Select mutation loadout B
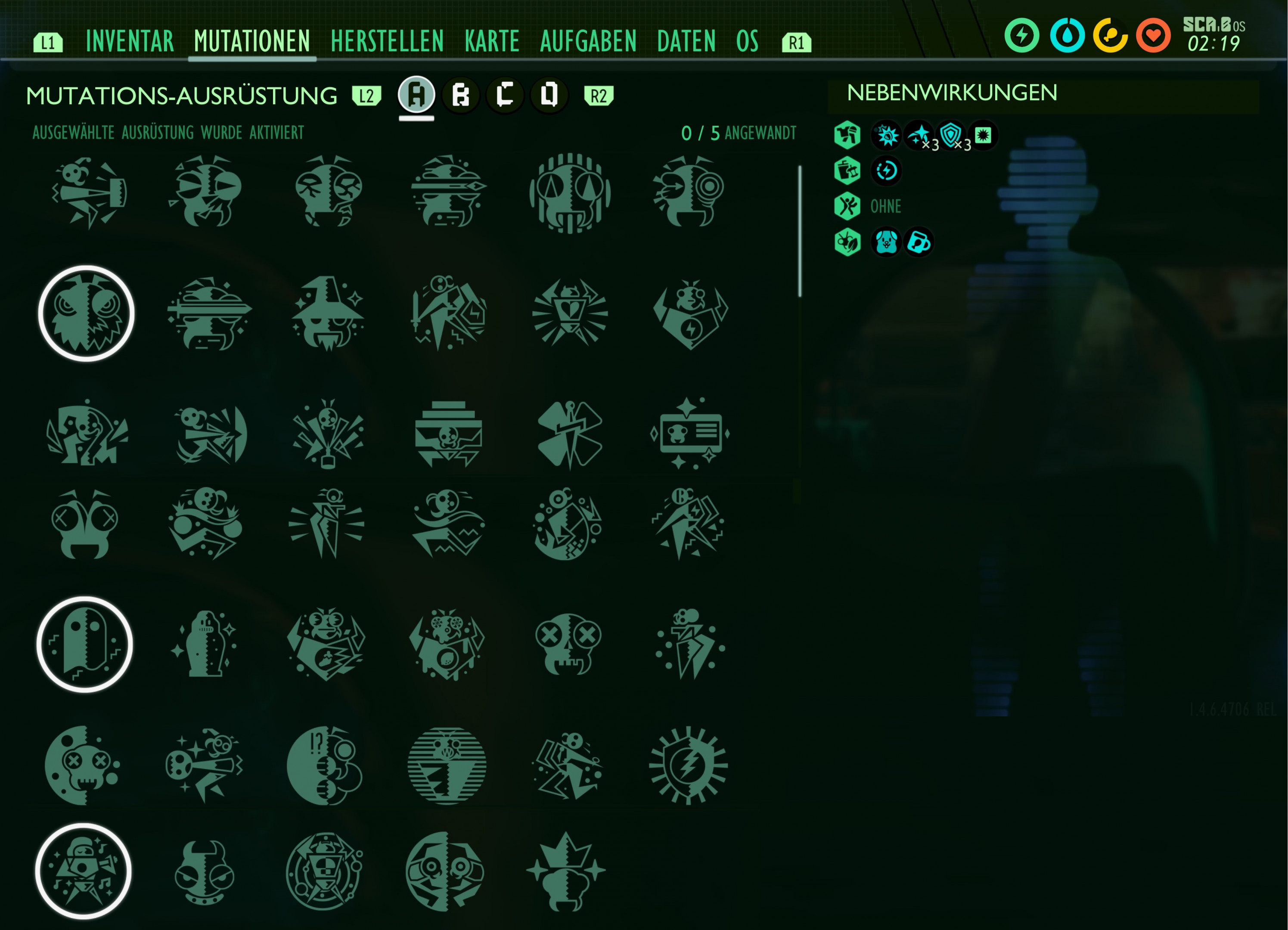Viewport: 1288px width, 930px height. [x=461, y=95]
